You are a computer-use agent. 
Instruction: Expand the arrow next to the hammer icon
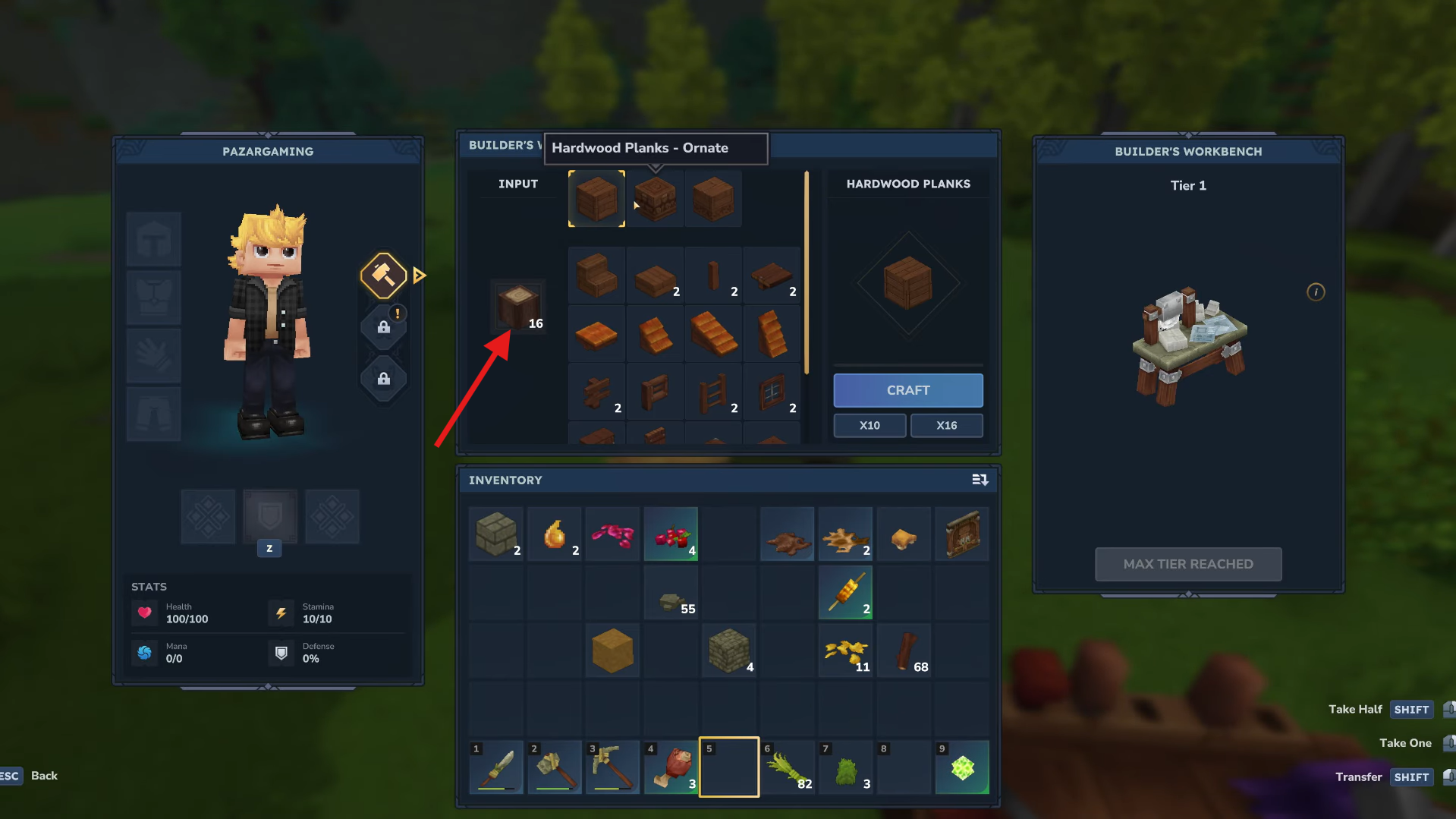pyautogui.click(x=419, y=276)
